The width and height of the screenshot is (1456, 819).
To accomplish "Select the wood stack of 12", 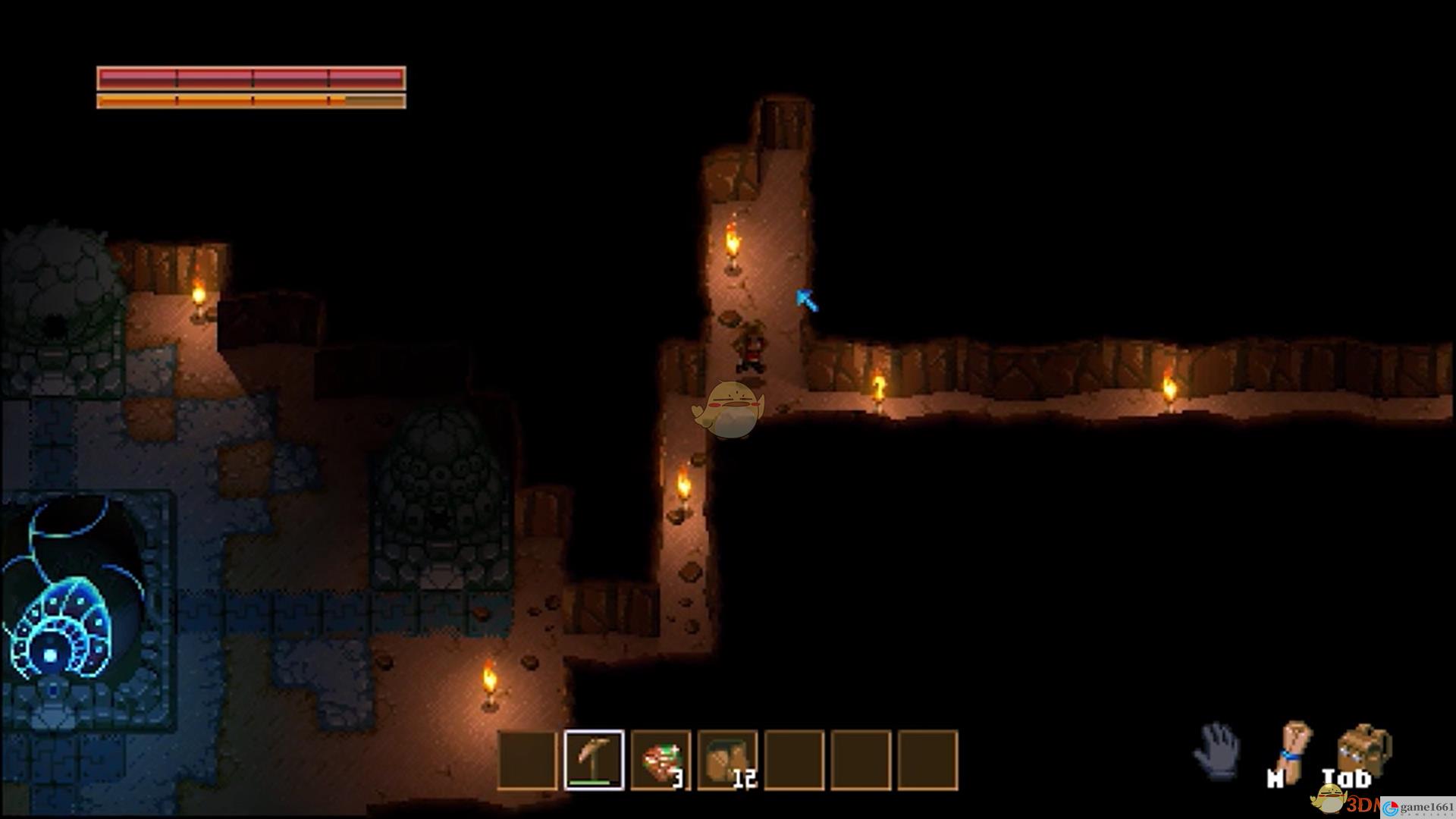I will click(x=727, y=760).
